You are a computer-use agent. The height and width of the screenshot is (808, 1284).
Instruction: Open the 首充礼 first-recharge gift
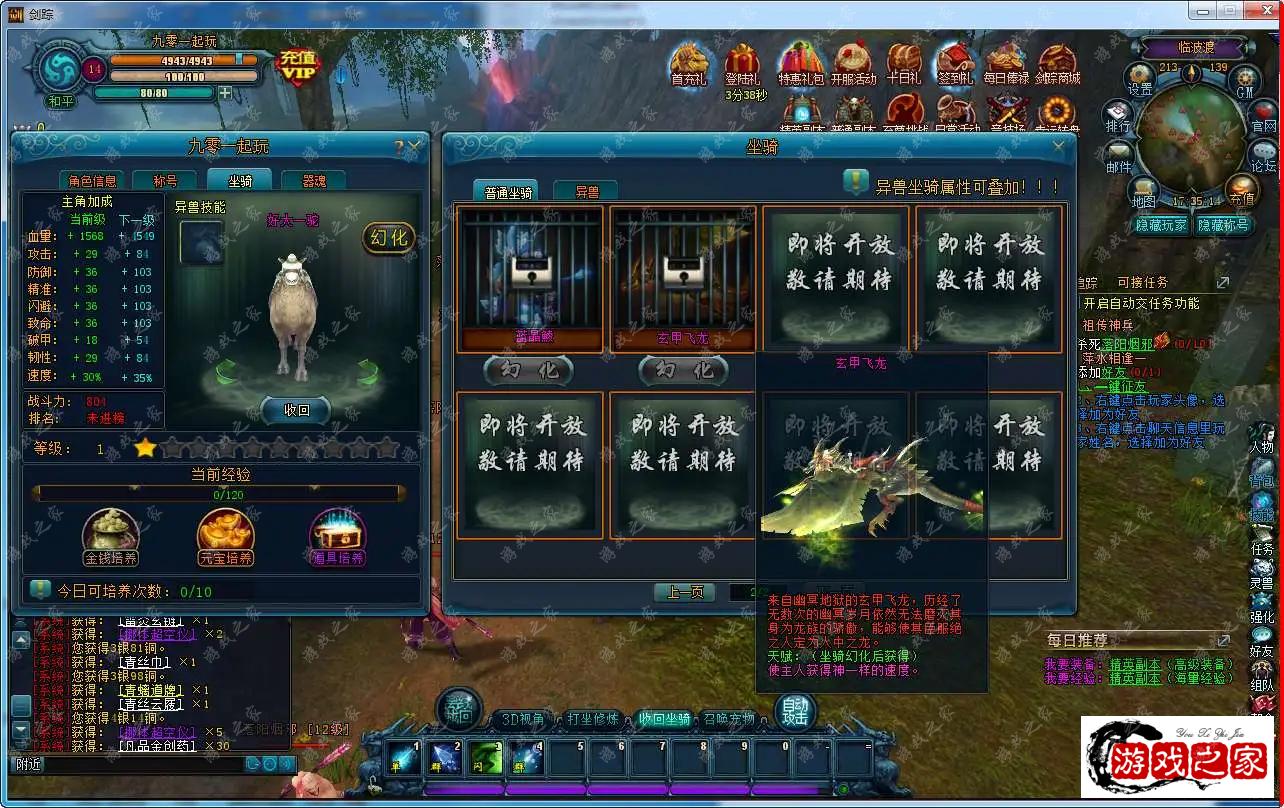coord(688,65)
